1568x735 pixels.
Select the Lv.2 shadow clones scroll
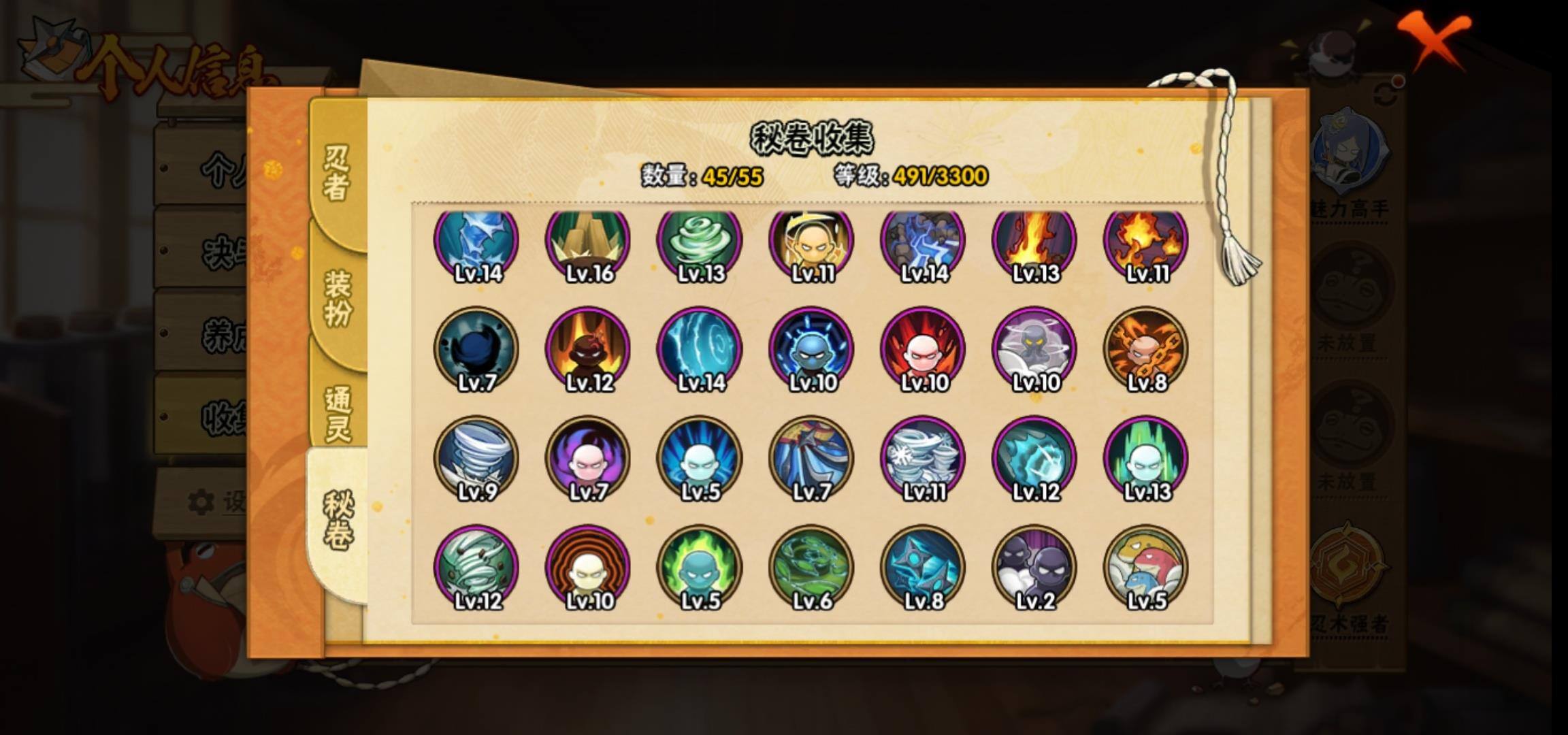coord(1034,568)
